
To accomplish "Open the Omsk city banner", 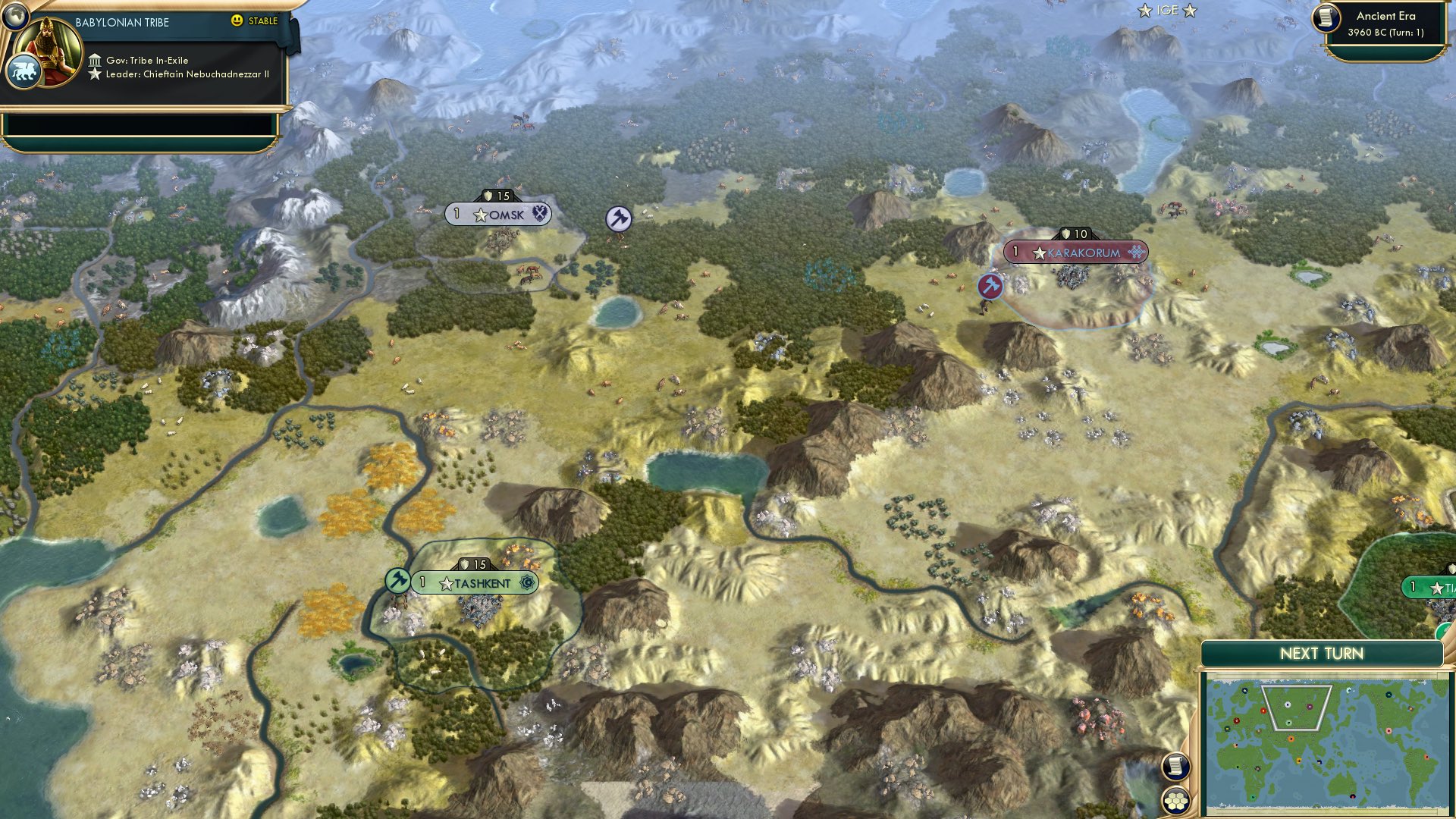I will click(x=501, y=215).
